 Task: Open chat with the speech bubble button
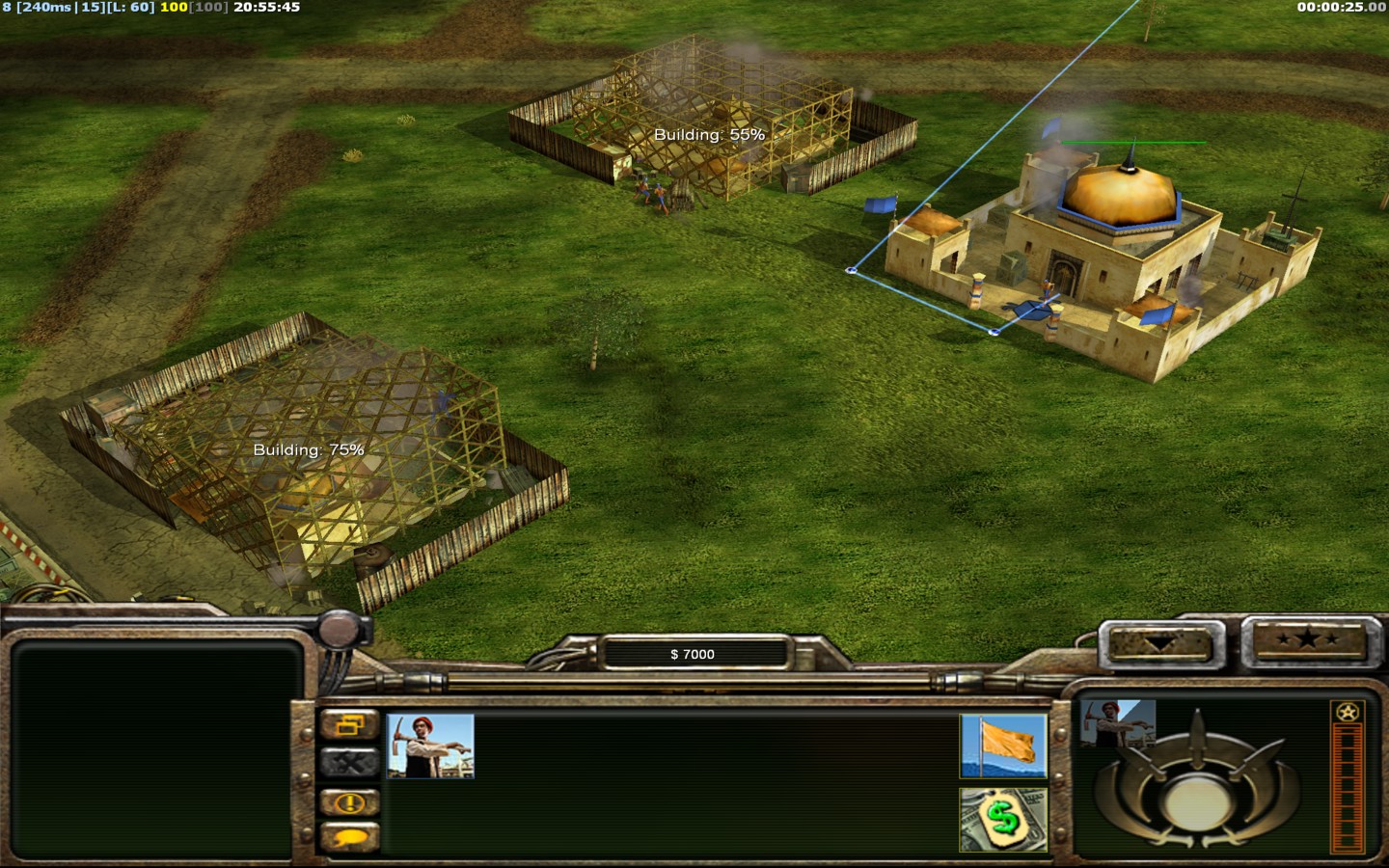click(349, 838)
